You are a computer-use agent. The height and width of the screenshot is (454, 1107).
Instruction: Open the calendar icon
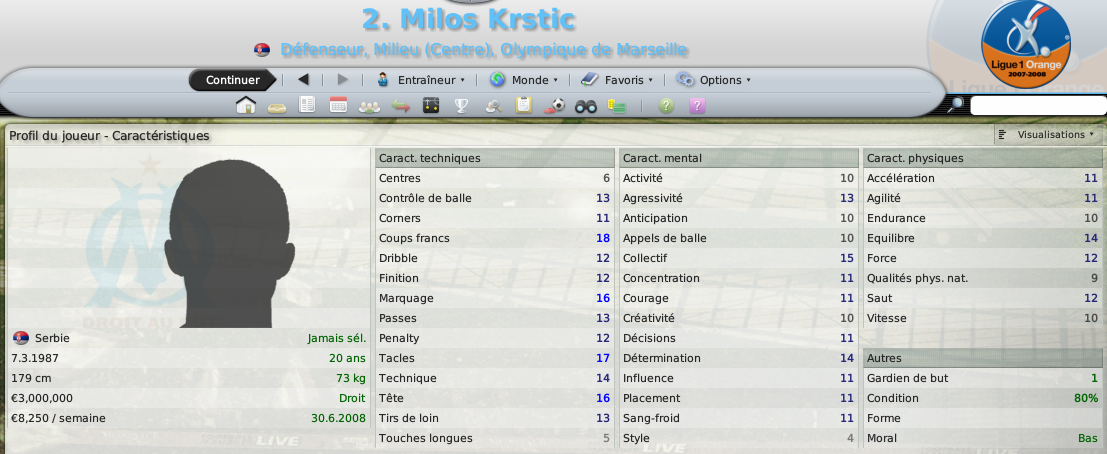coord(338,105)
